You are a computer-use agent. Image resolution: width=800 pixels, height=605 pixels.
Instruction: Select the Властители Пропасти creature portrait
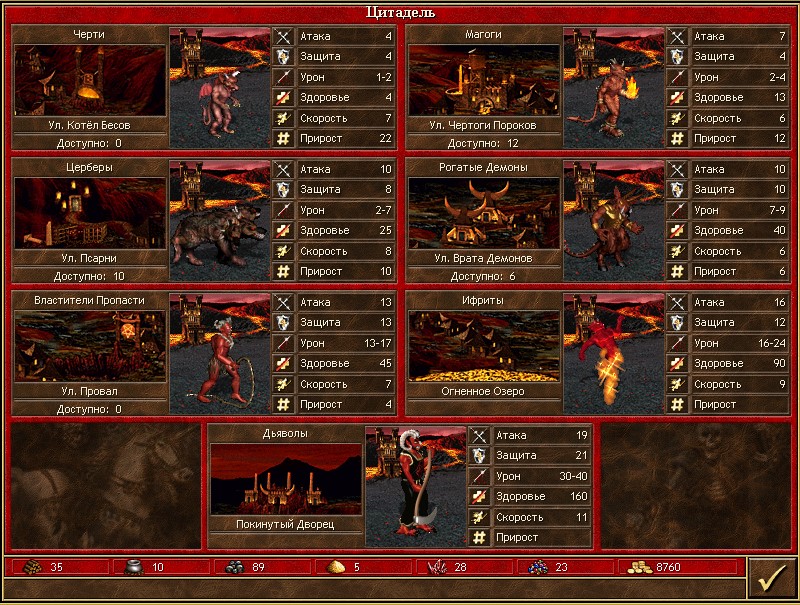coord(220,353)
